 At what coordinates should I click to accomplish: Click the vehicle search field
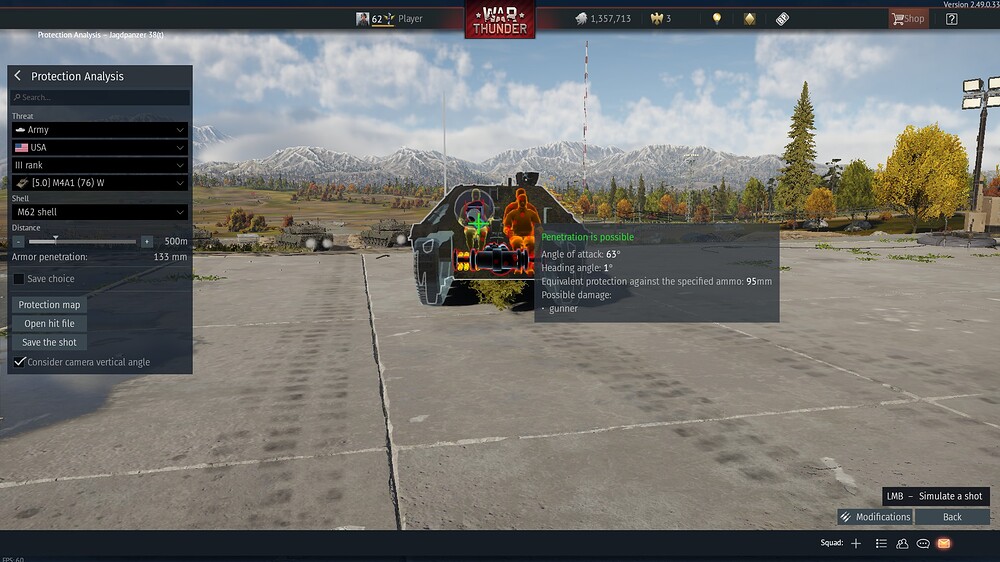(100, 98)
